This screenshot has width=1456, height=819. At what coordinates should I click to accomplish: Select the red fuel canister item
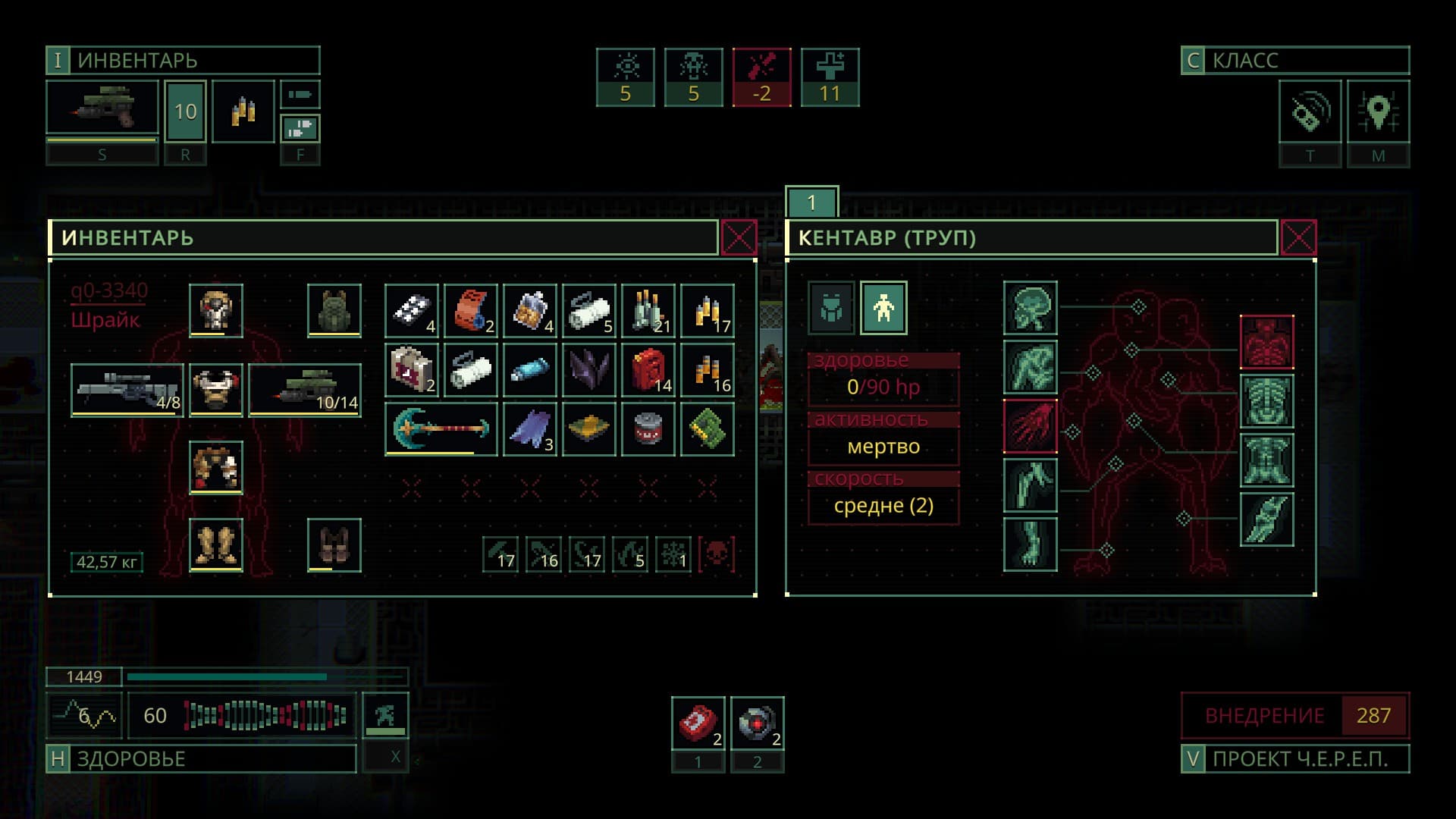648,370
